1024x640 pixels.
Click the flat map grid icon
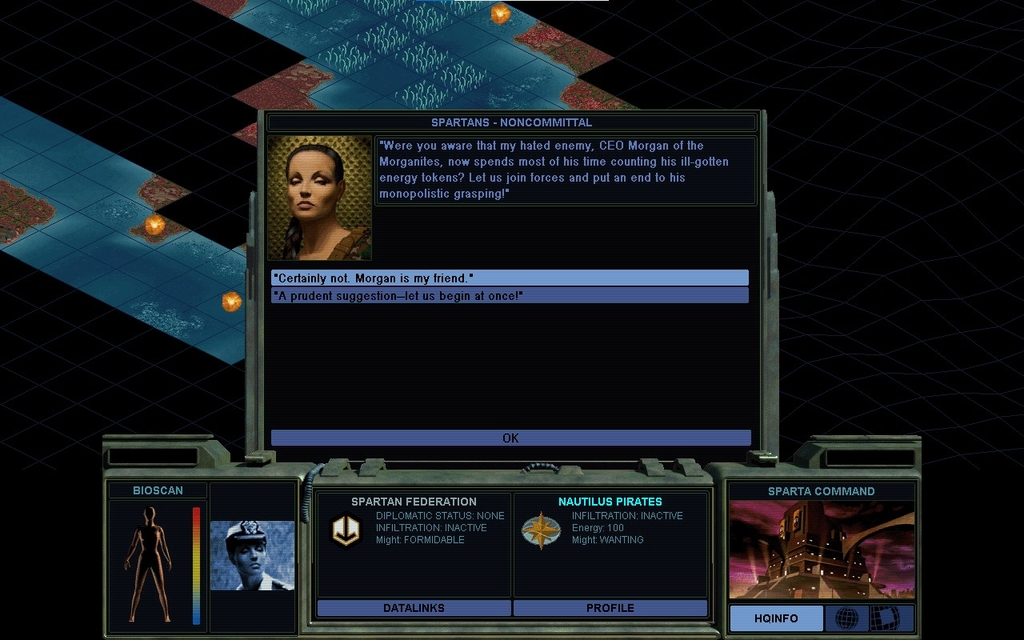[x=884, y=619]
